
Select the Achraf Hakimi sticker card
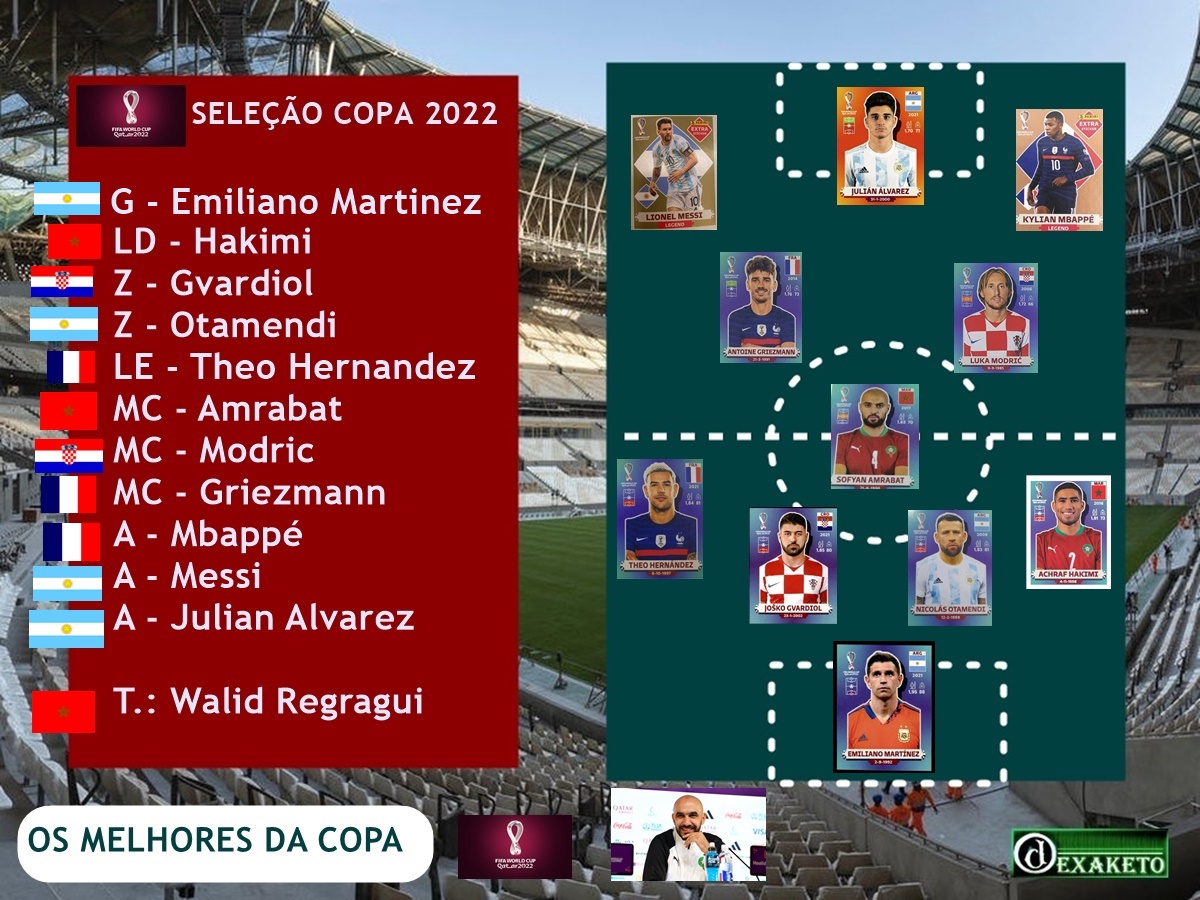[x=1068, y=531]
